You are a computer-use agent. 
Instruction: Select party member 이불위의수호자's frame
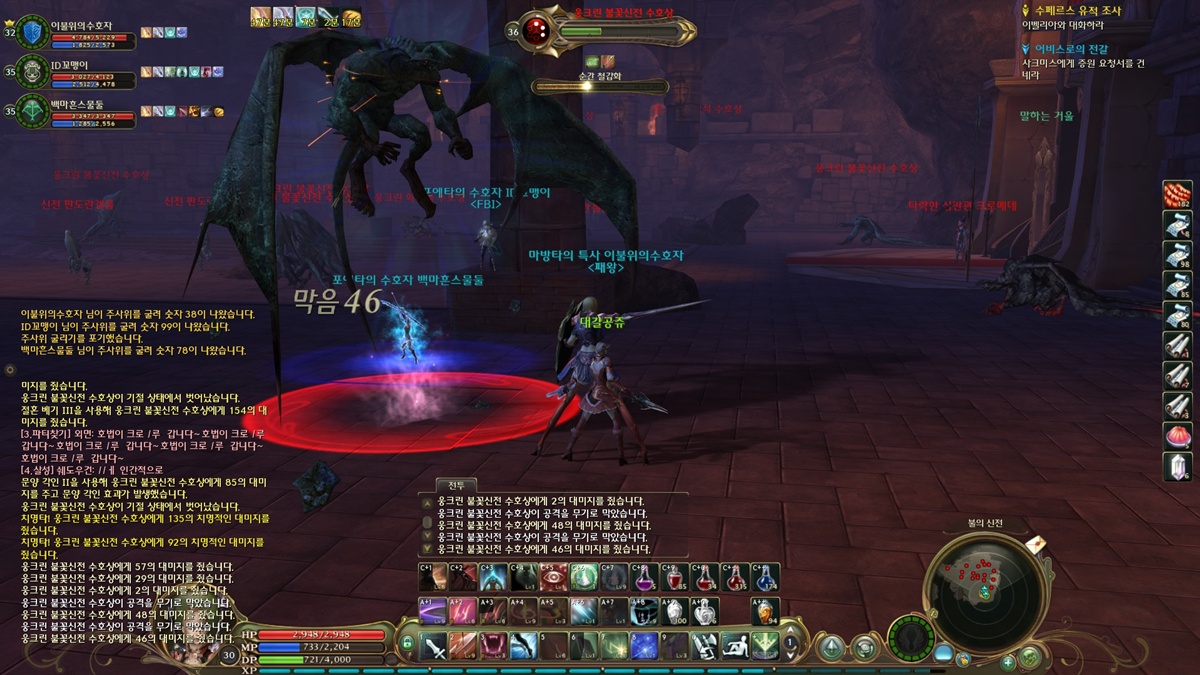tap(34, 33)
